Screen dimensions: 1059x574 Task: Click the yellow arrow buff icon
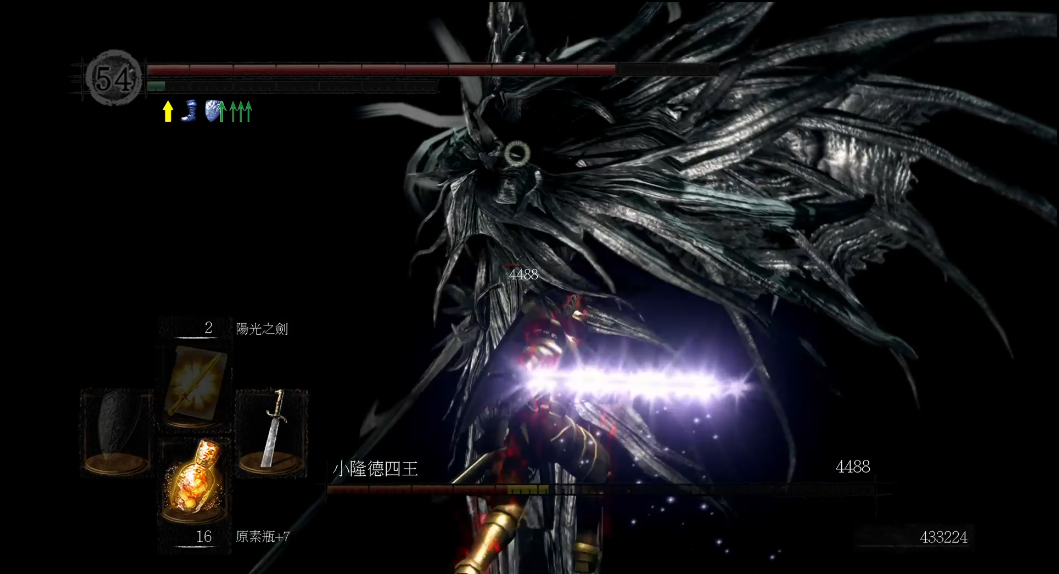tap(168, 111)
